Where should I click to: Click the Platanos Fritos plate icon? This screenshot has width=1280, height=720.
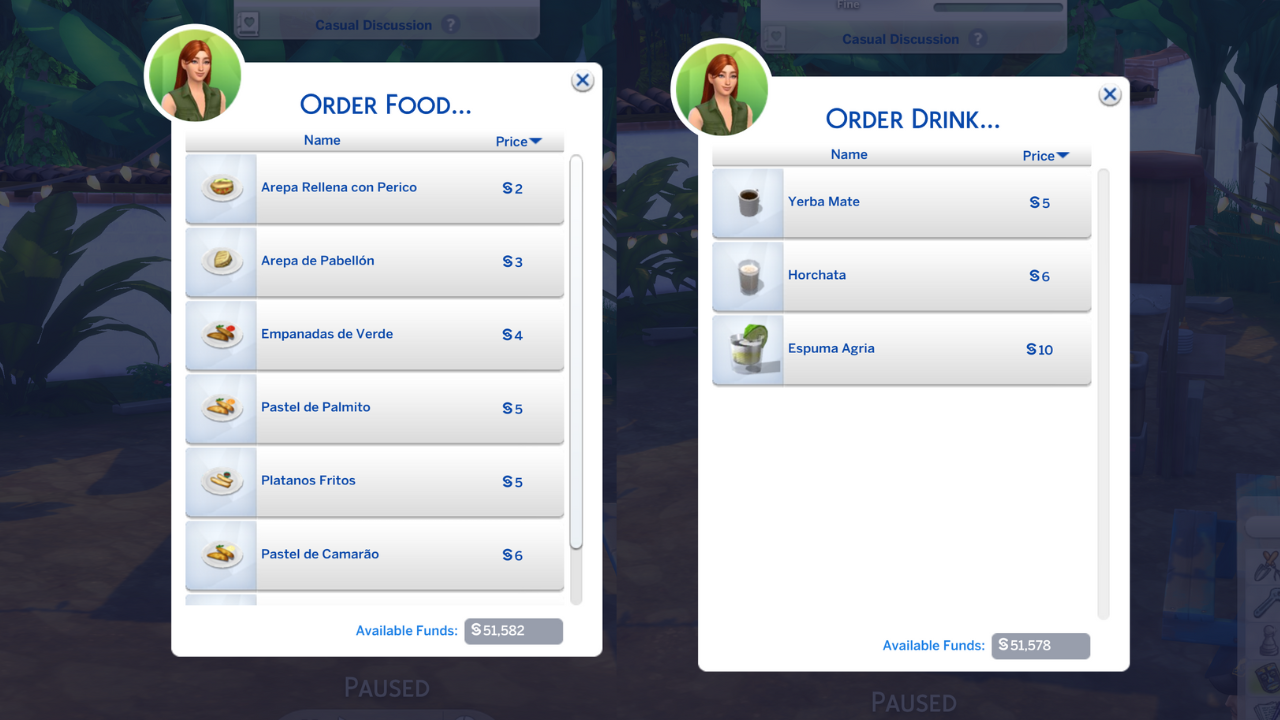221,481
